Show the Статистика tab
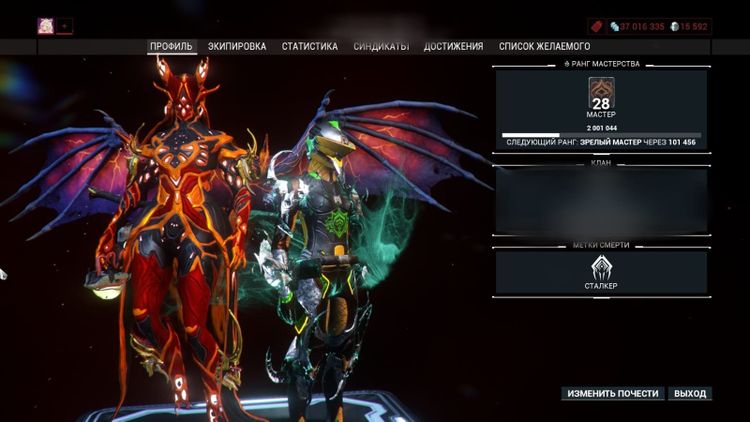The width and height of the screenshot is (750, 422). pos(309,46)
